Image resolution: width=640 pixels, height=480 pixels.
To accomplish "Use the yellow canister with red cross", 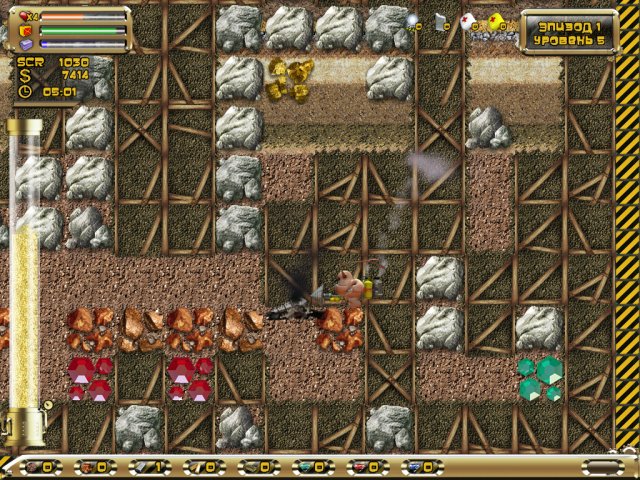I will (x=495, y=20).
